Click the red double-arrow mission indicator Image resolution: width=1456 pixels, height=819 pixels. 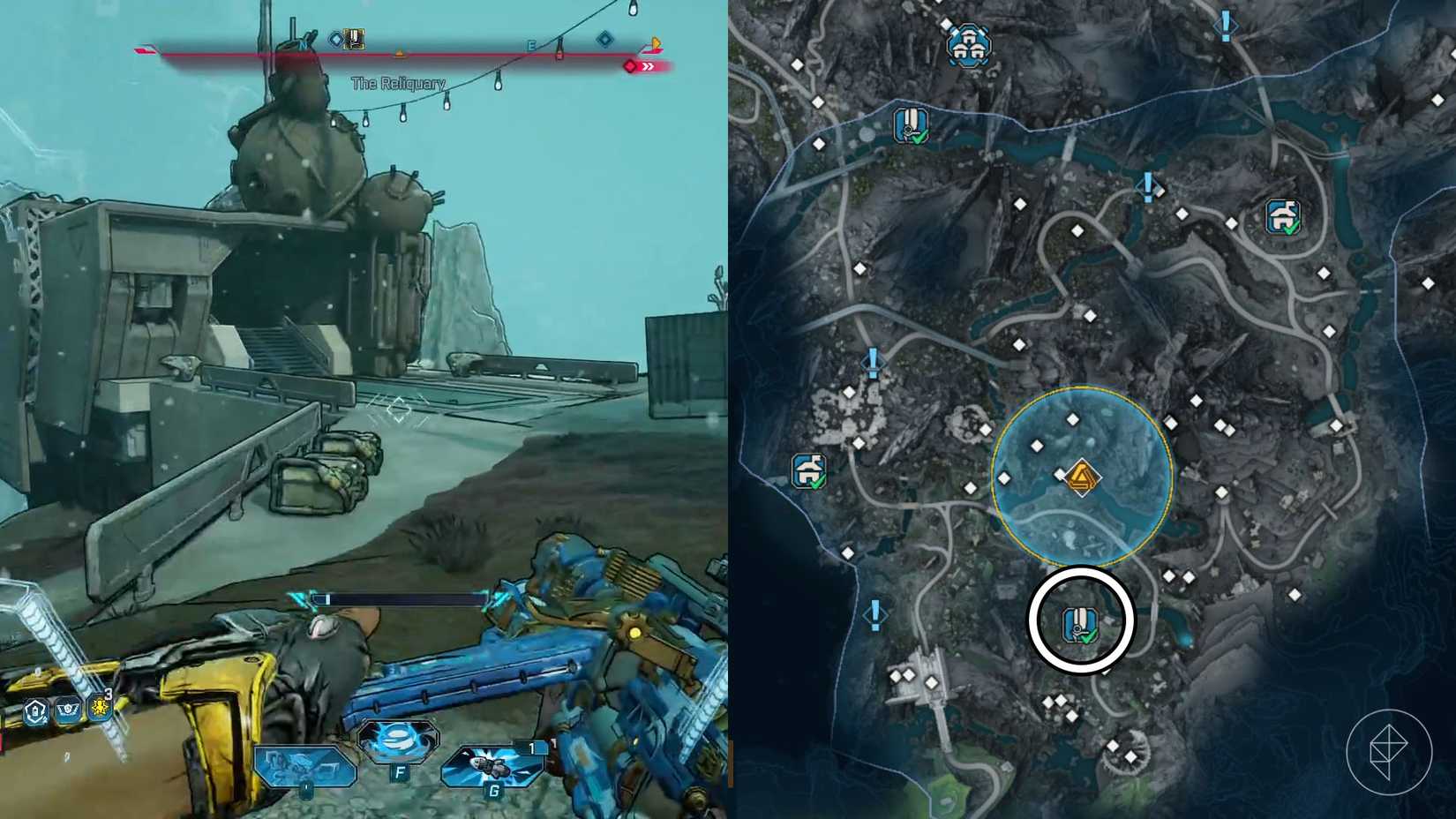coord(650,67)
